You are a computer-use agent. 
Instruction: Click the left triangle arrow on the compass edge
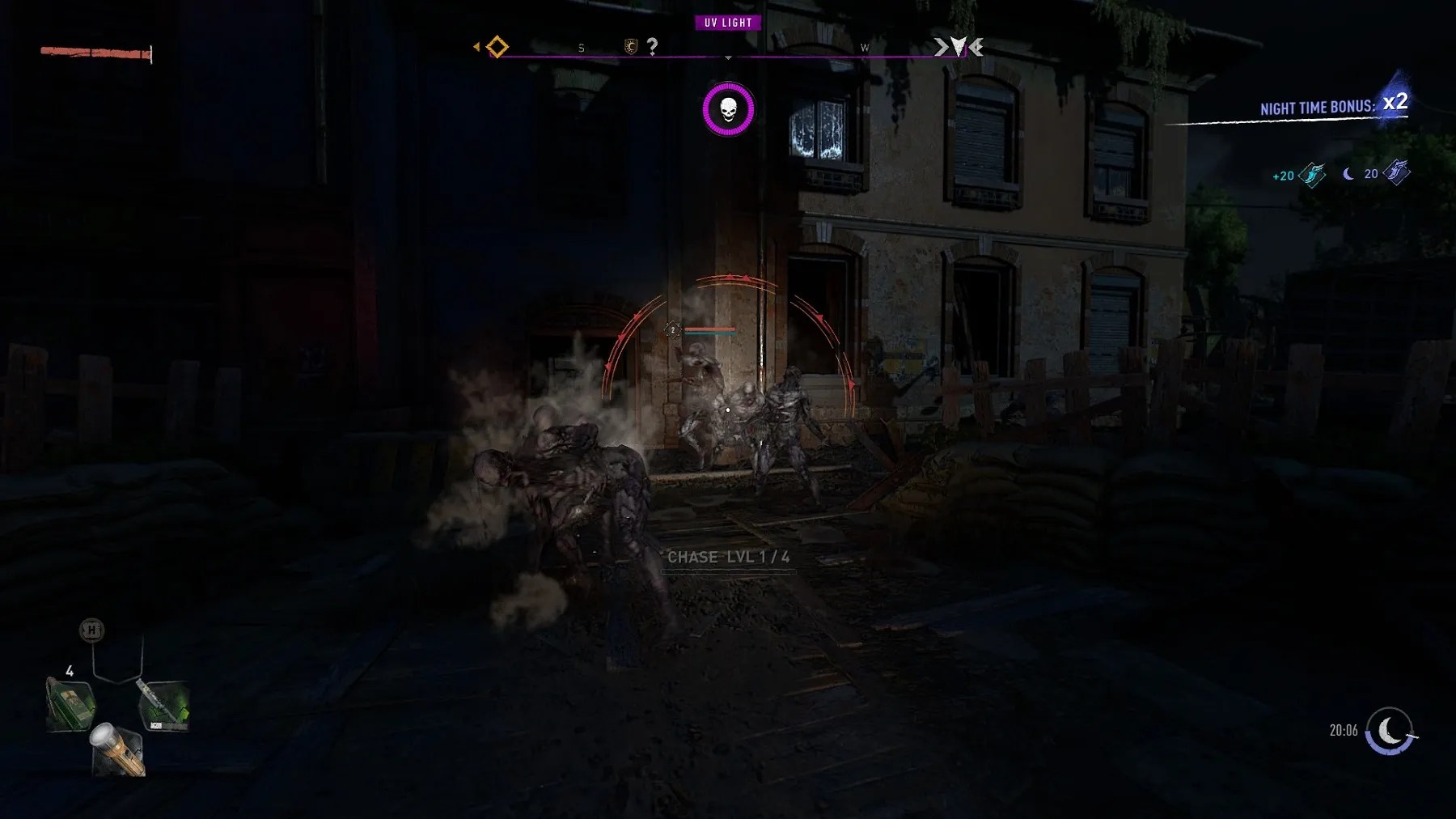point(476,45)
